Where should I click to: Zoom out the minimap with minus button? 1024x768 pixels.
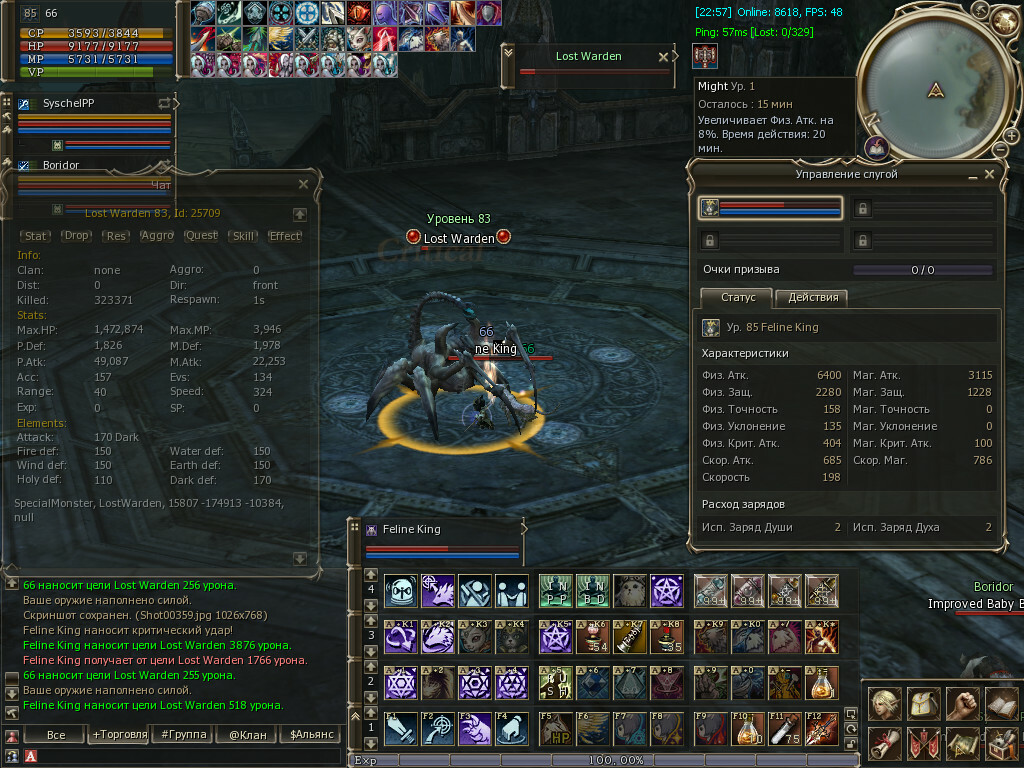999,149
